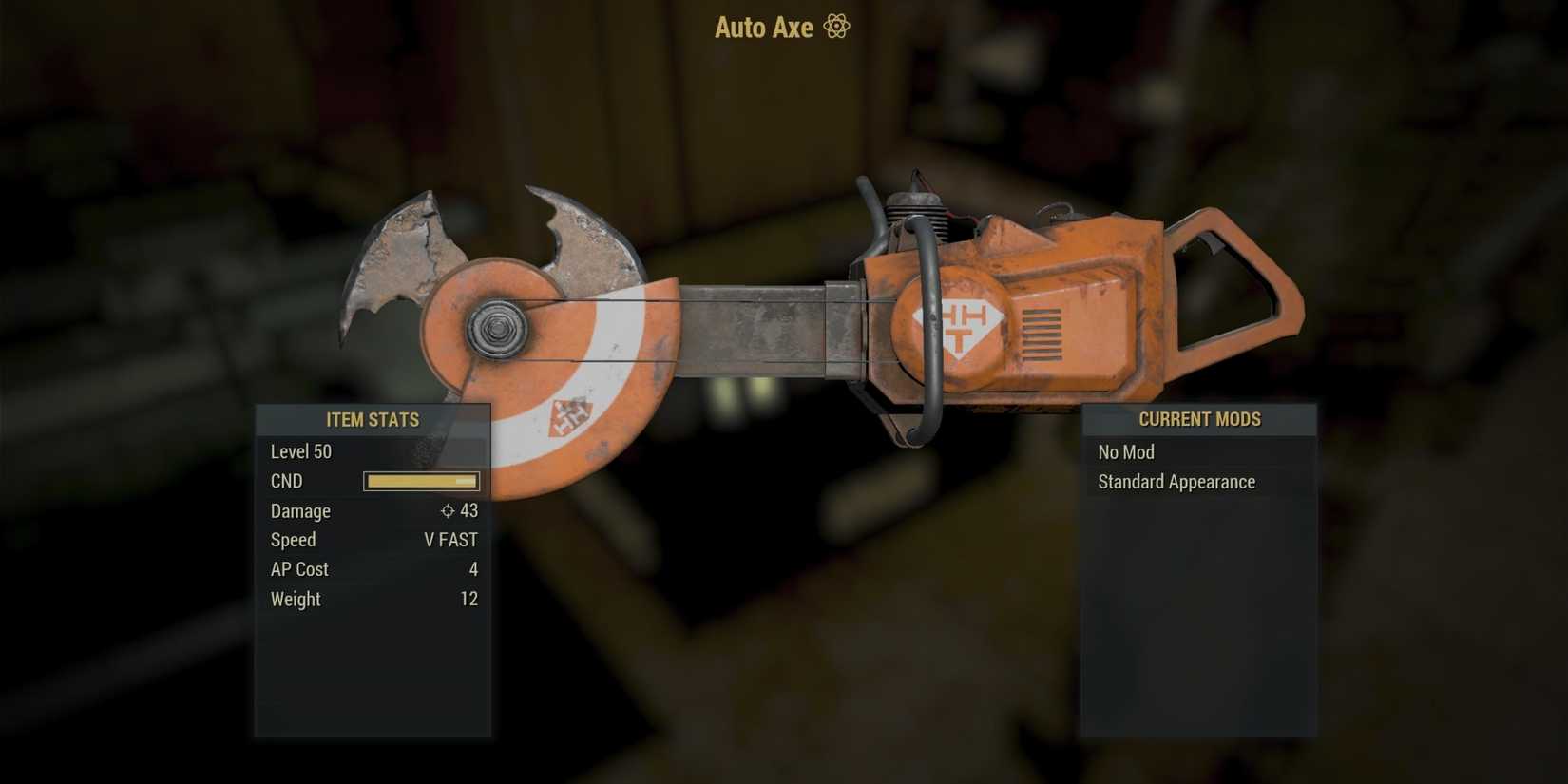Click the Weight stat showing 12
Viewport: 1568px width, 784px height.
470,599
